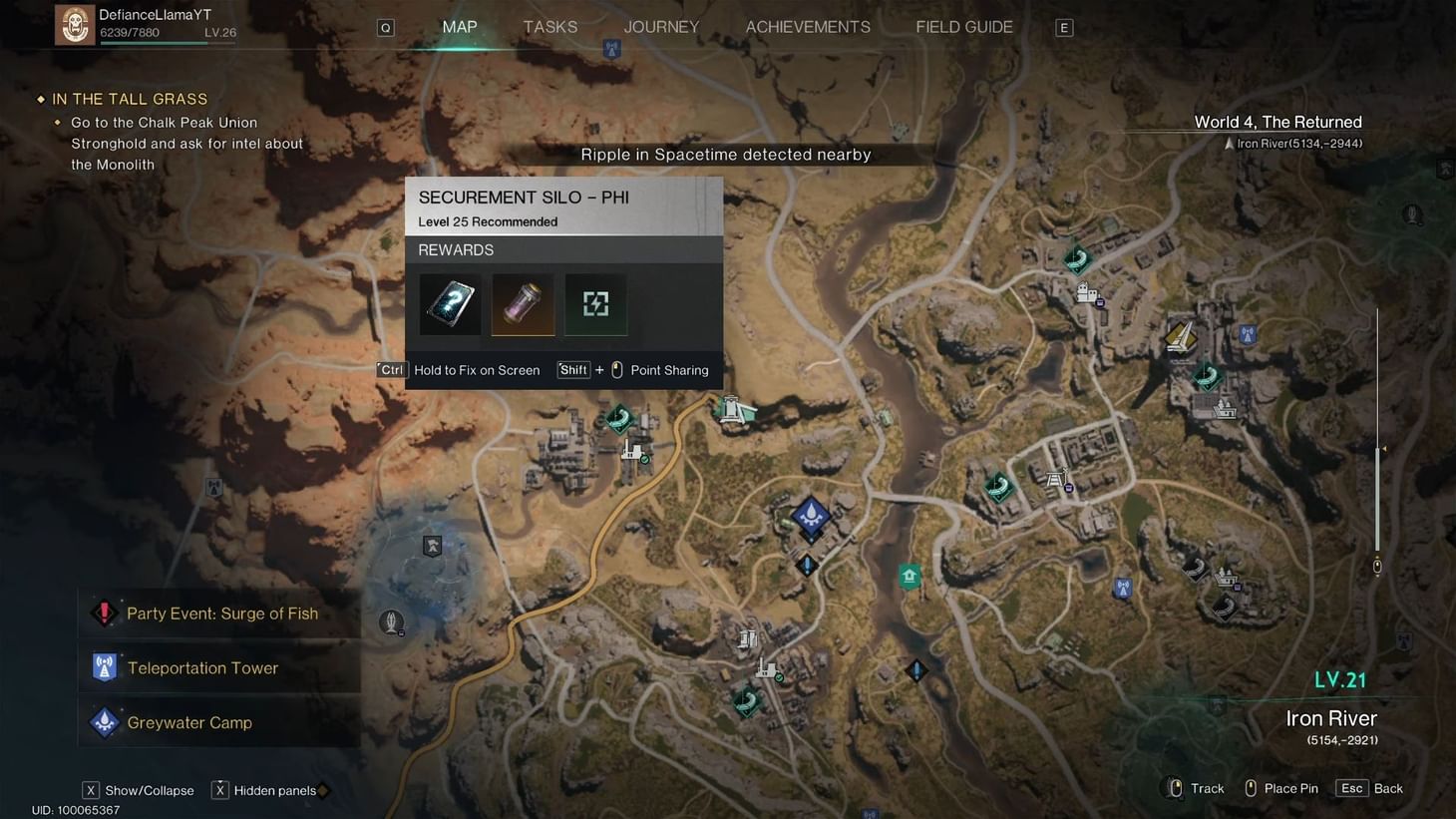Inspect the purple canister reward slot
The width and height of the screenshot is (1456, 819).
523,304
